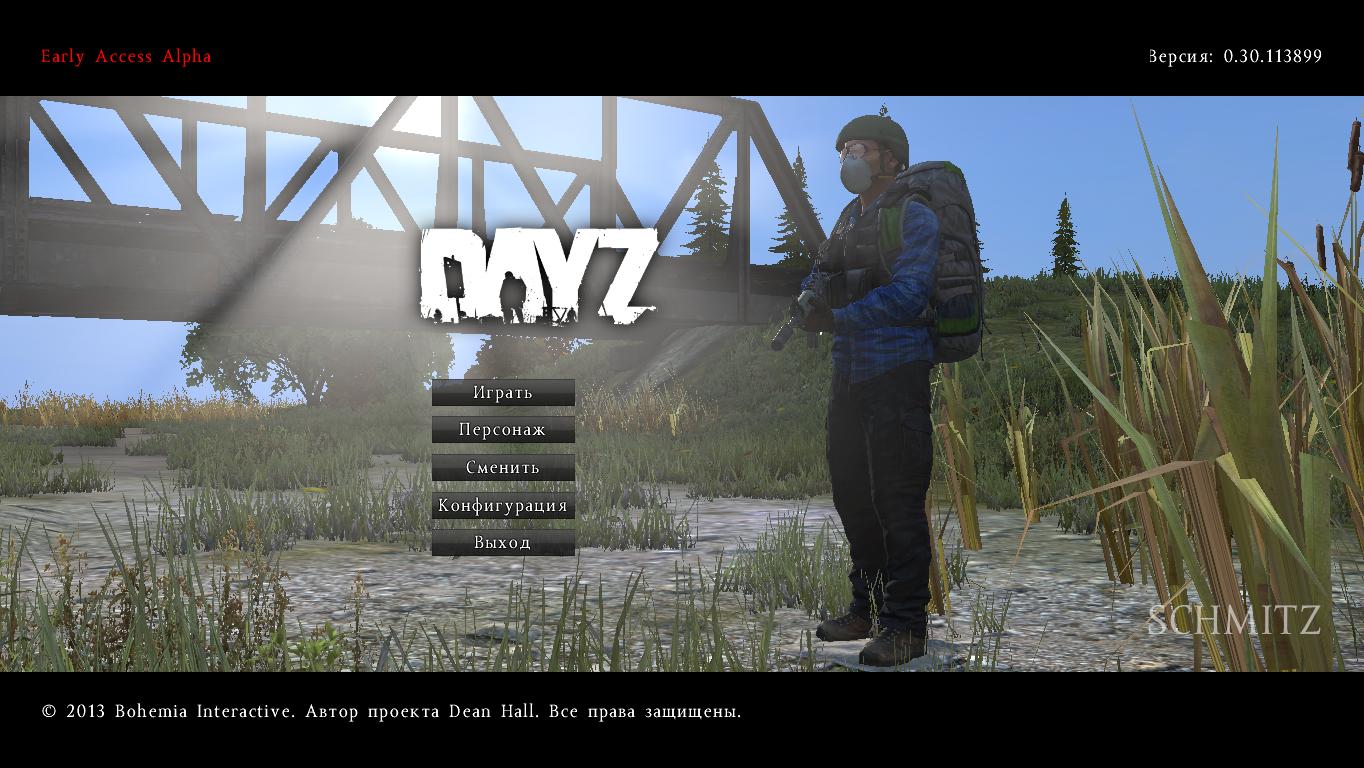This screenshot has height=768, width=1364.
Task: Select the Сменить (Change) option
Action: tap(503, 468)
